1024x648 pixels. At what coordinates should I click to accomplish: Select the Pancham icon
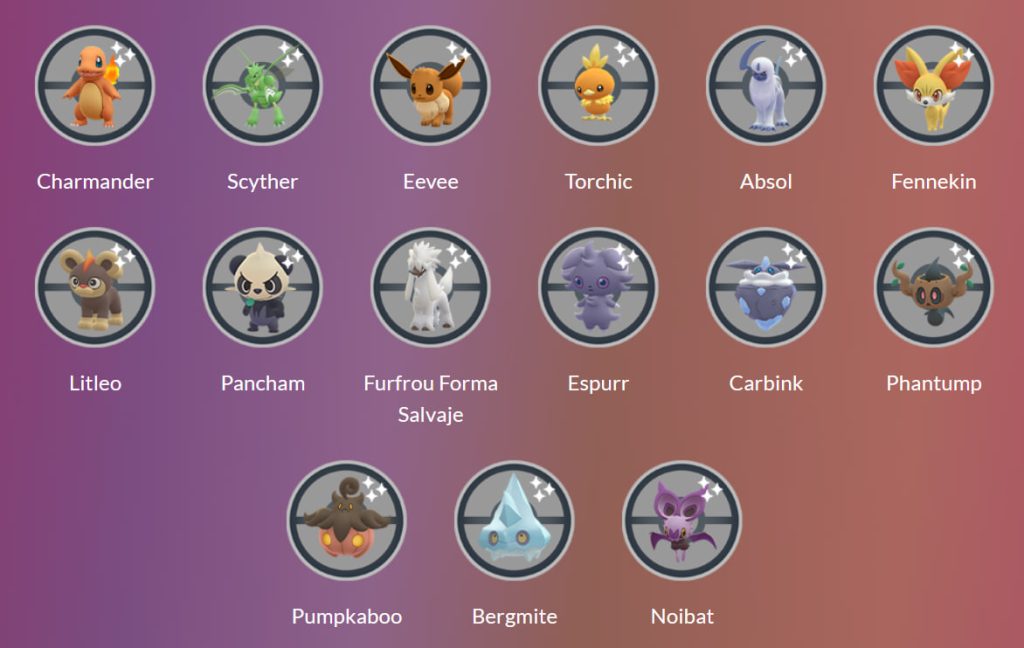coord(263,288)
